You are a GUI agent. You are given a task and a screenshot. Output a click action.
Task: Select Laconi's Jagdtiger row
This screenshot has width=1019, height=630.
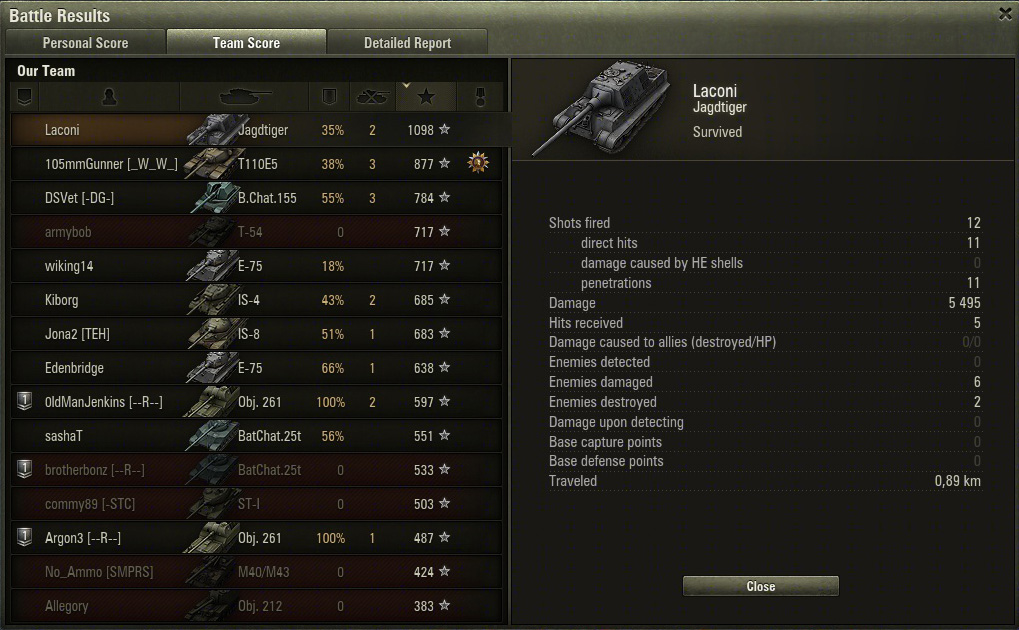(x=255, y=130)
